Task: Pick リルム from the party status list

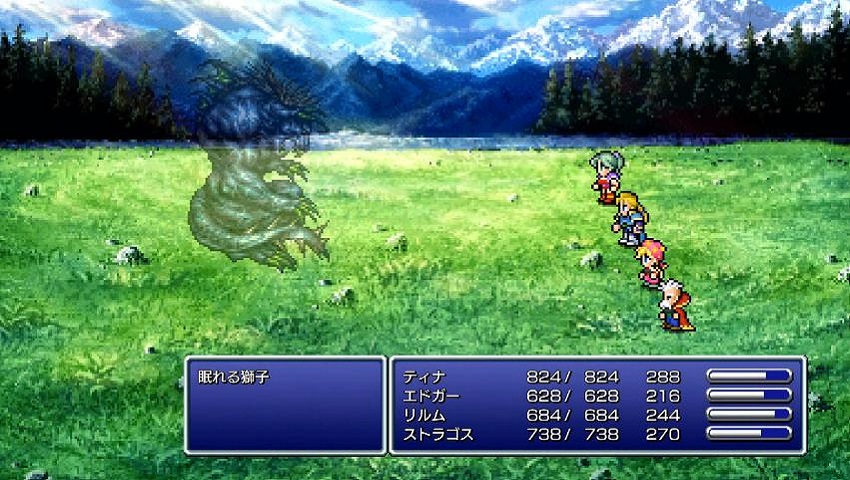Action: [425, 415]
